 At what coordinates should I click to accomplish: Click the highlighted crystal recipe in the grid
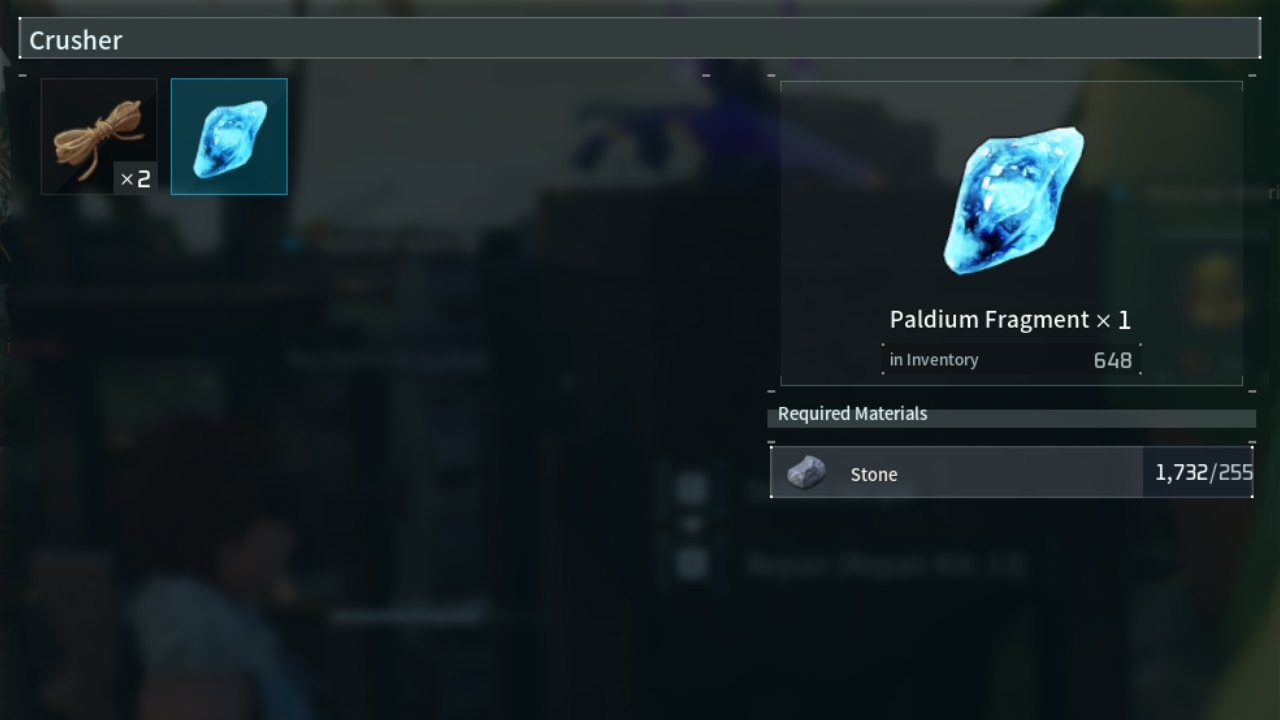pyautogui.click(x=229, y=136)
